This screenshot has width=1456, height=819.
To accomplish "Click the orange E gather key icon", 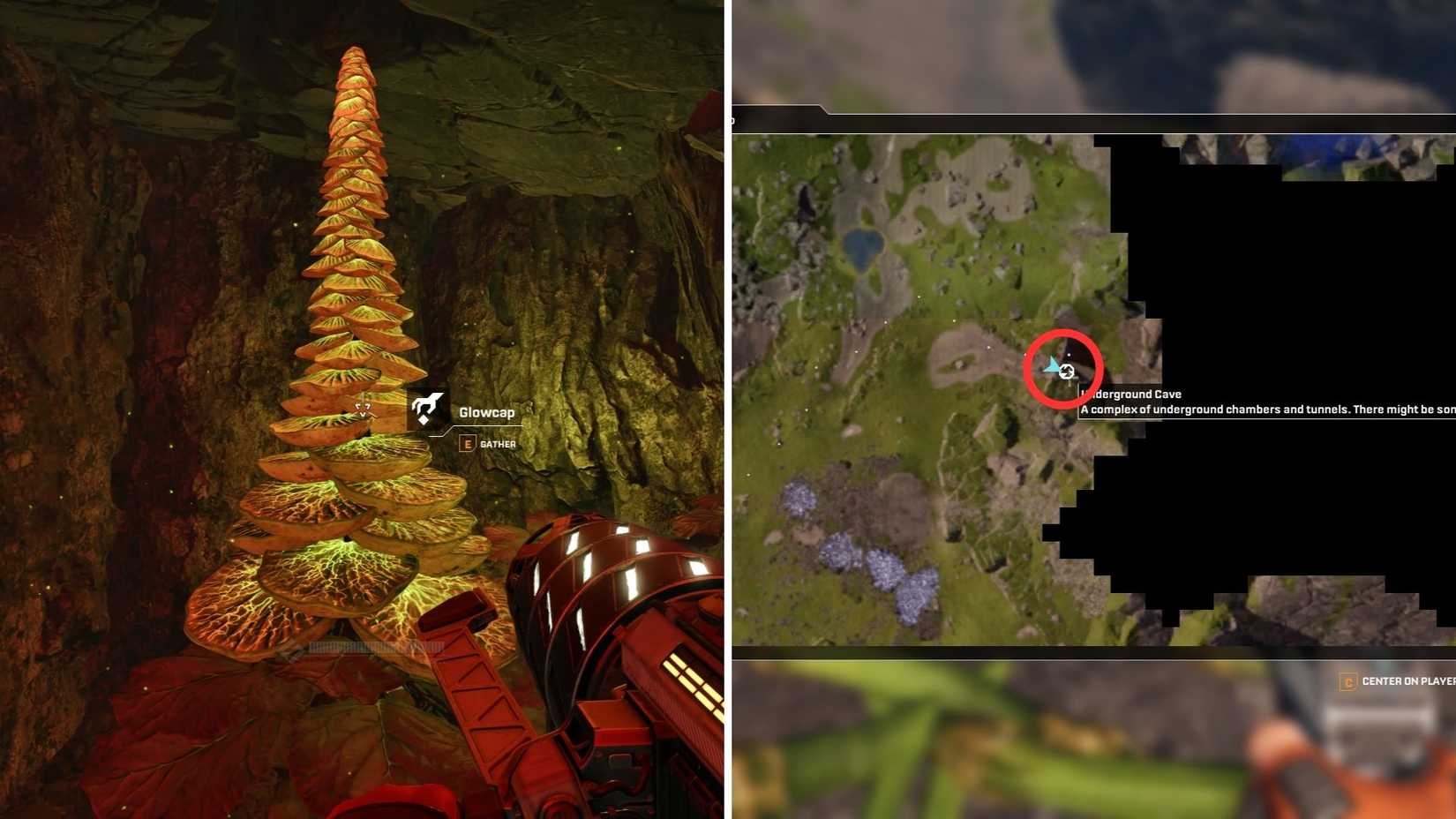I will point(468,444).
